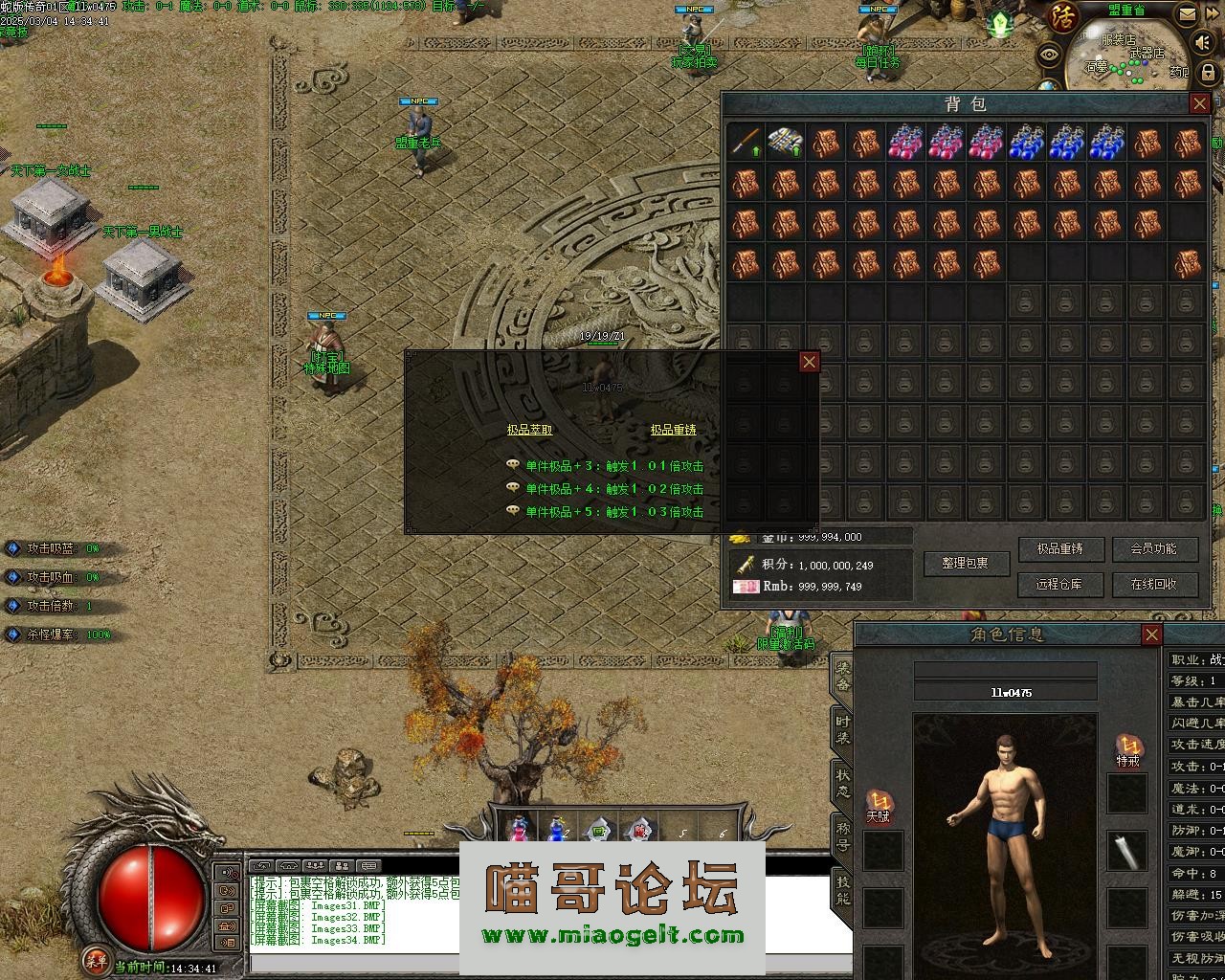Close the 角色信息 character window
Viewport: 1225px width, 980px height.
point(1151,635)
